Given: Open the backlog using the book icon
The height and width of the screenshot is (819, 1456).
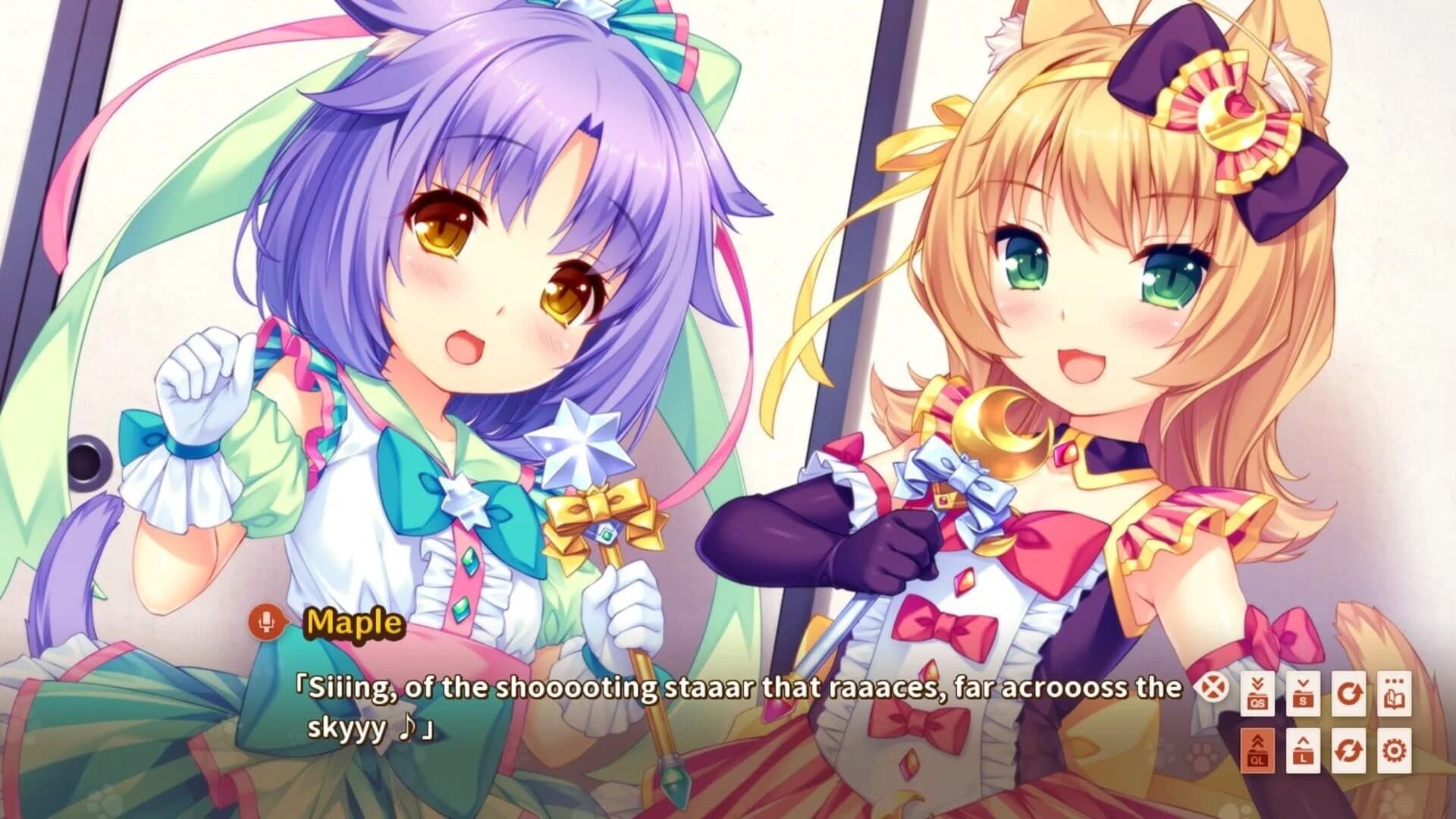Looking at the screenshot, I should pos(1395,693).
